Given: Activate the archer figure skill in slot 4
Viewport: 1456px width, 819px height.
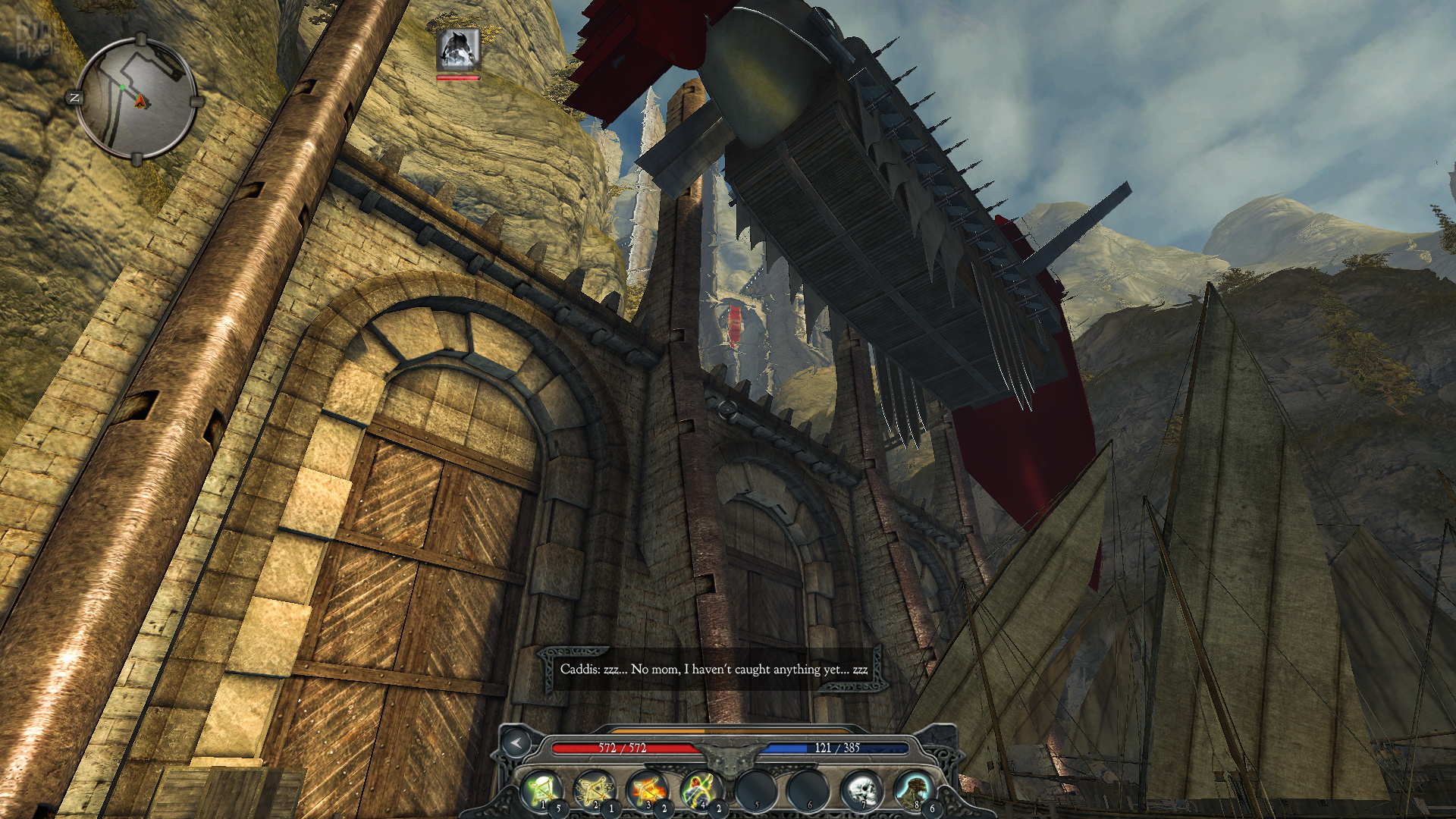Looking at the screenshot, I should [x=701, y=789].
